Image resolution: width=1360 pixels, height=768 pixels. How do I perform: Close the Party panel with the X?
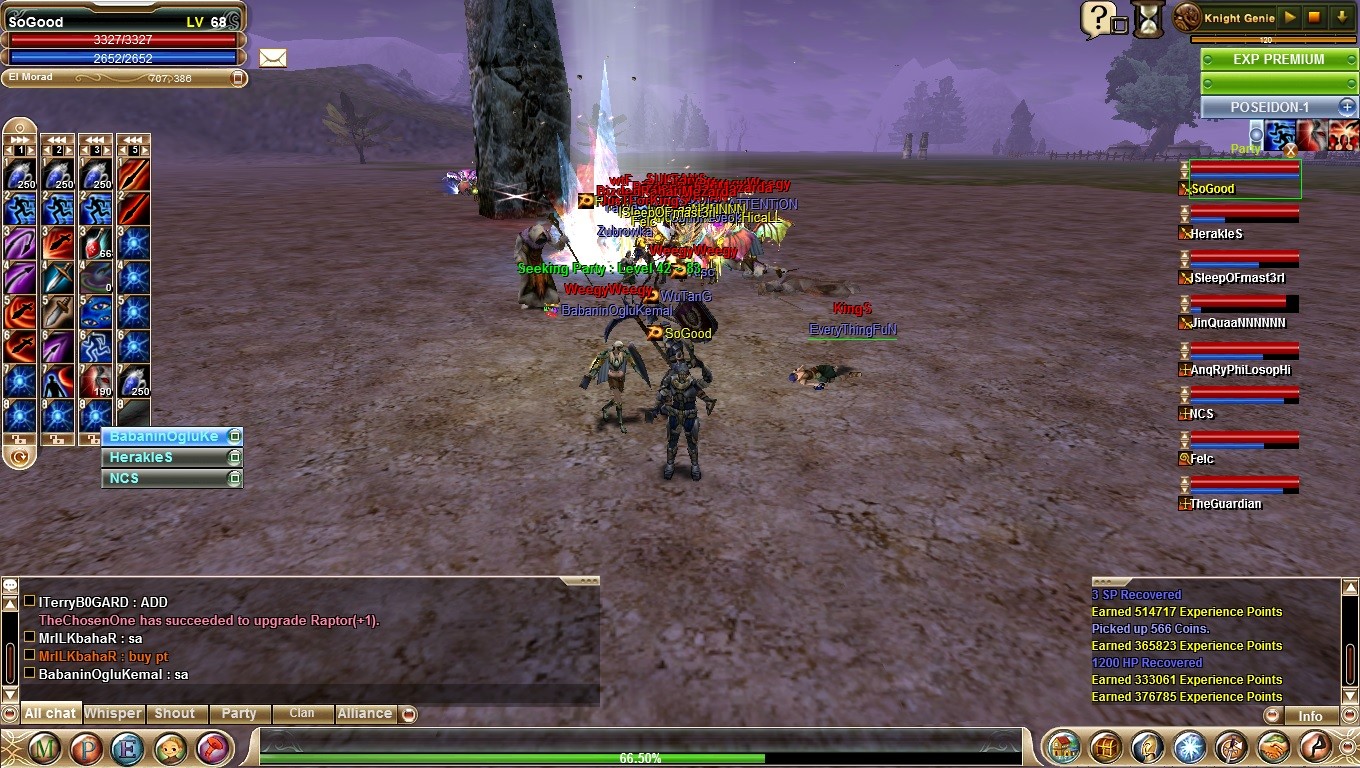1290,150
